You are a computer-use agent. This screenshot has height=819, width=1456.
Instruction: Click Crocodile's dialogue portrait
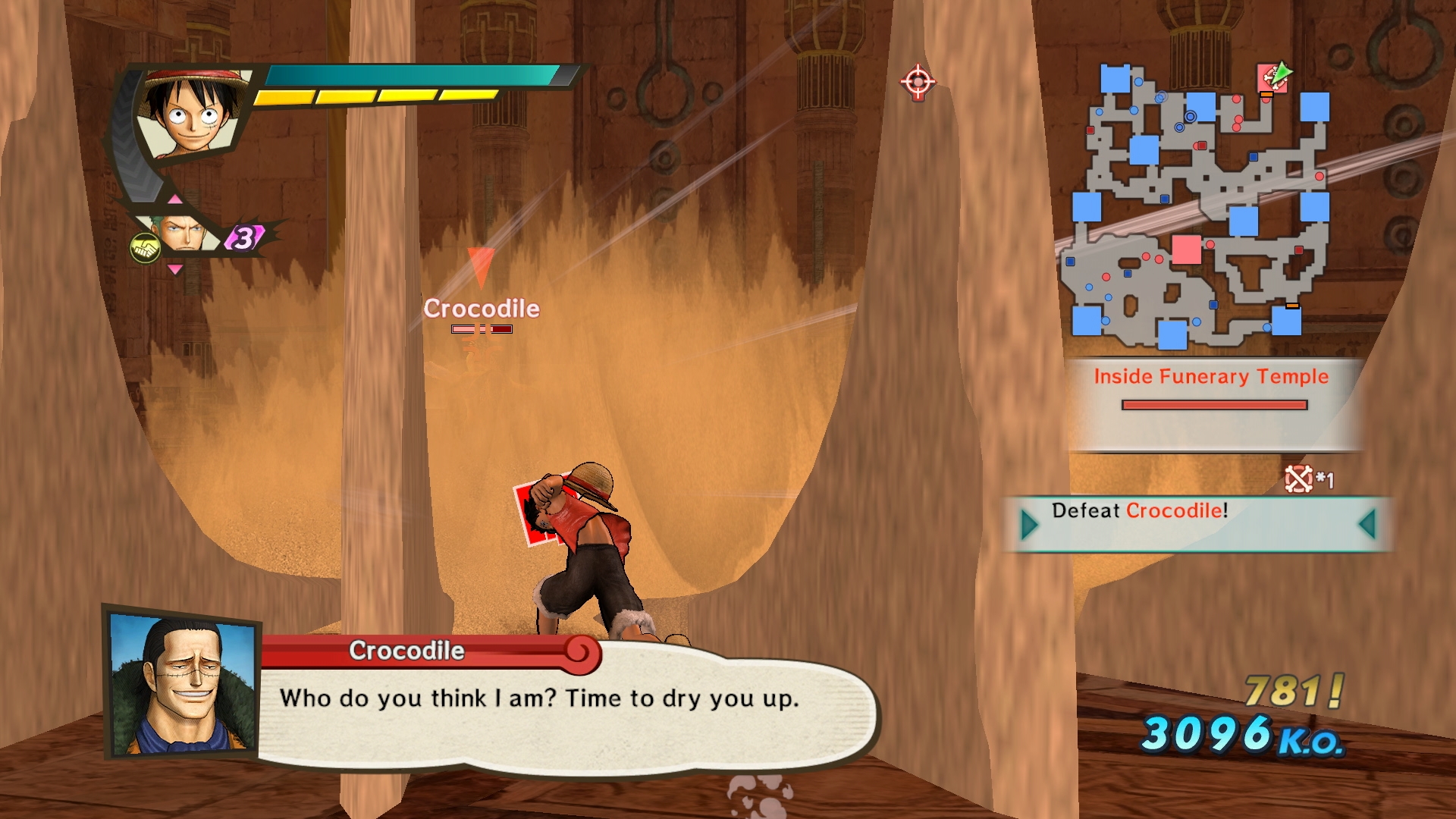[x=182, y=684]
